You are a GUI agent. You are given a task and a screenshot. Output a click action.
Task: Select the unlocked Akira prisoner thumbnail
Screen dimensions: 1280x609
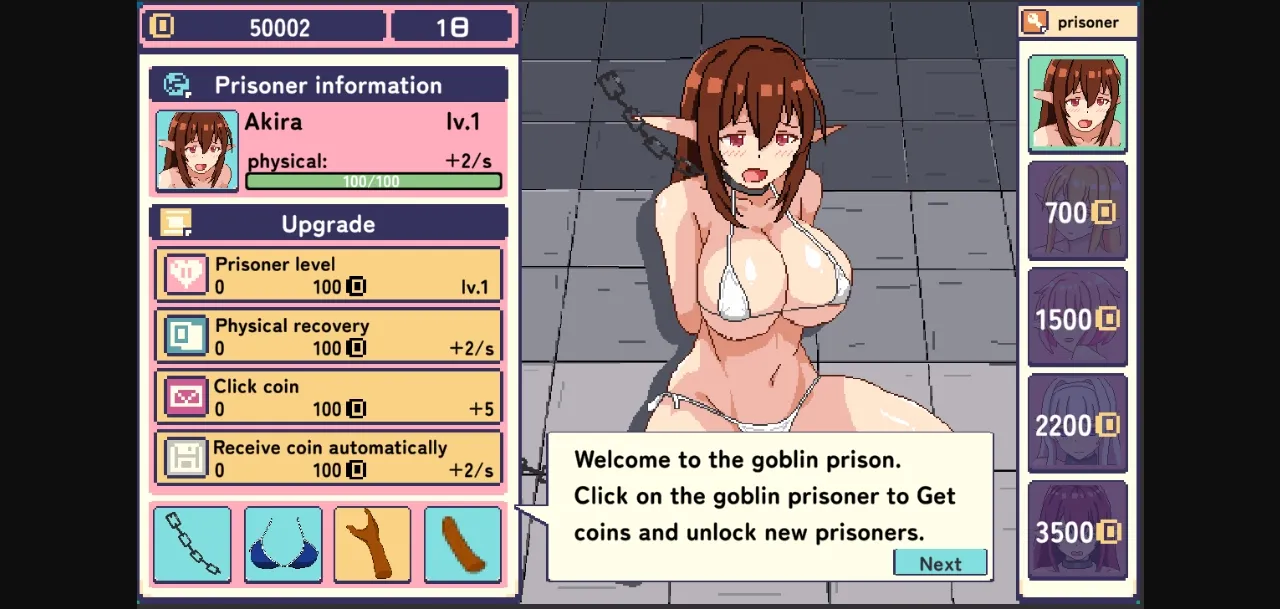(1077, 104)
